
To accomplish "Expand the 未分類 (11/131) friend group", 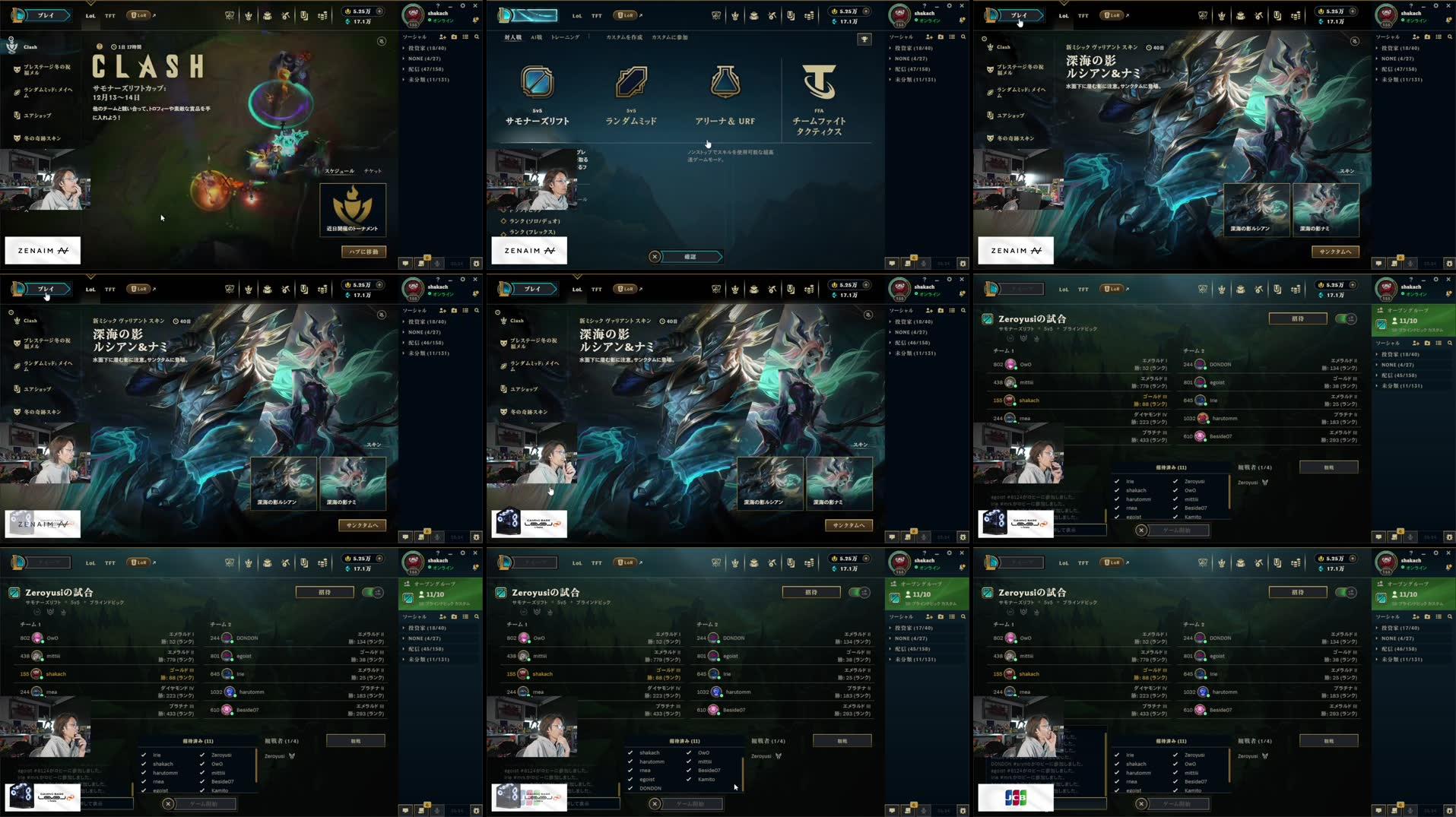I will click(x=426, y=78).
